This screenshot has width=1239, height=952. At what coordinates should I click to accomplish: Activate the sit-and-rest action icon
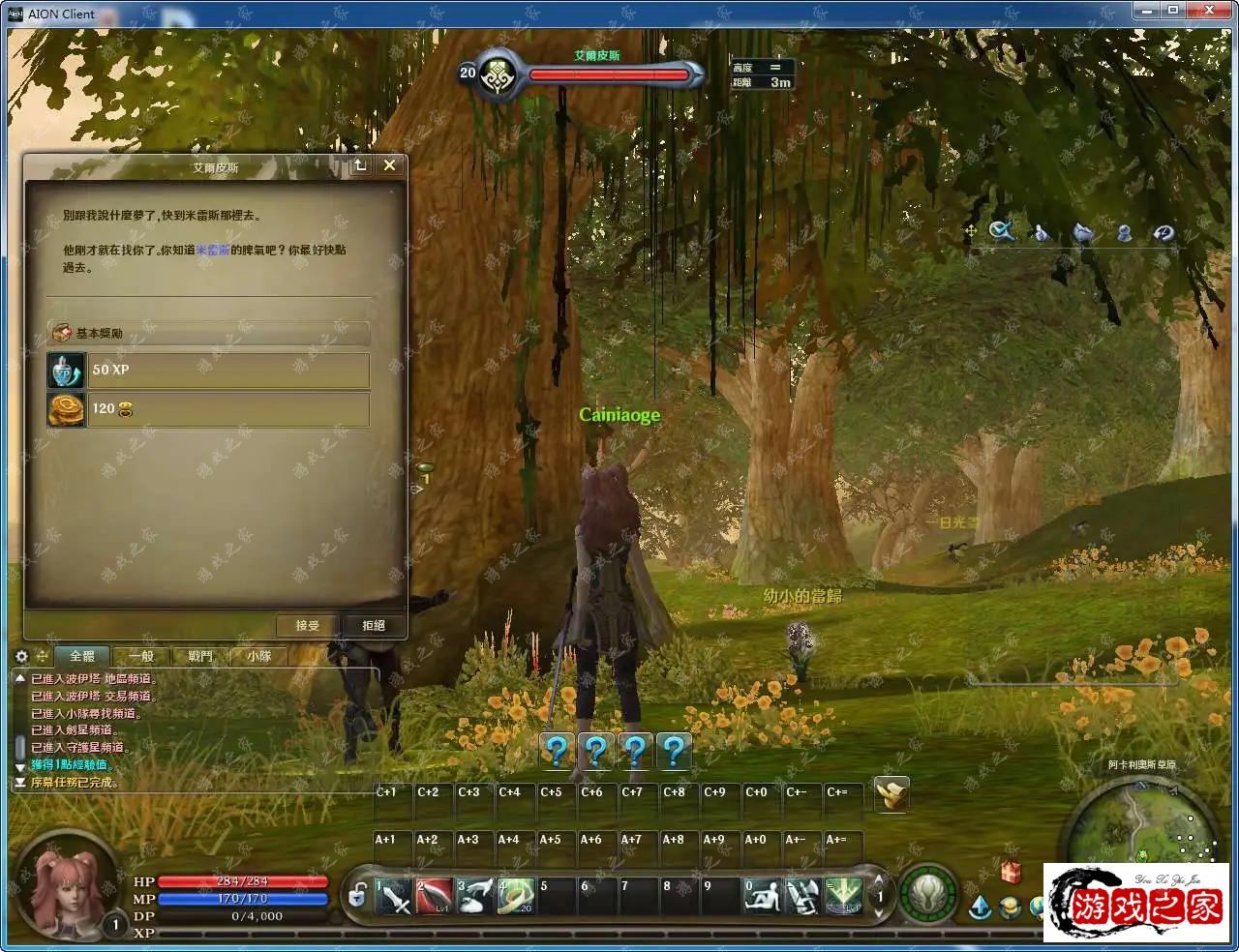pos(761,896)
